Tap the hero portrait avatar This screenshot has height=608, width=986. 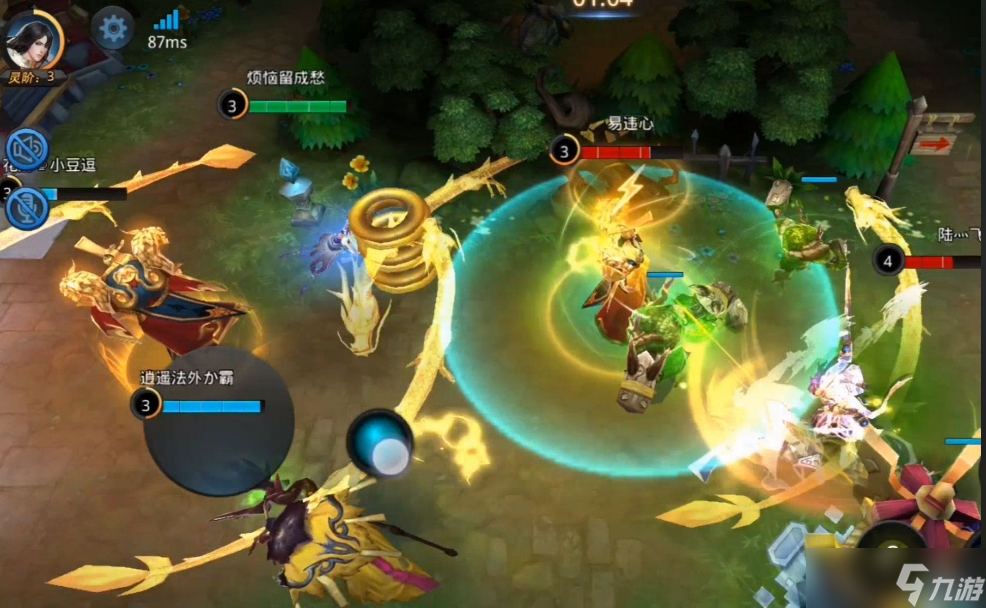click(x=32, y=39)
